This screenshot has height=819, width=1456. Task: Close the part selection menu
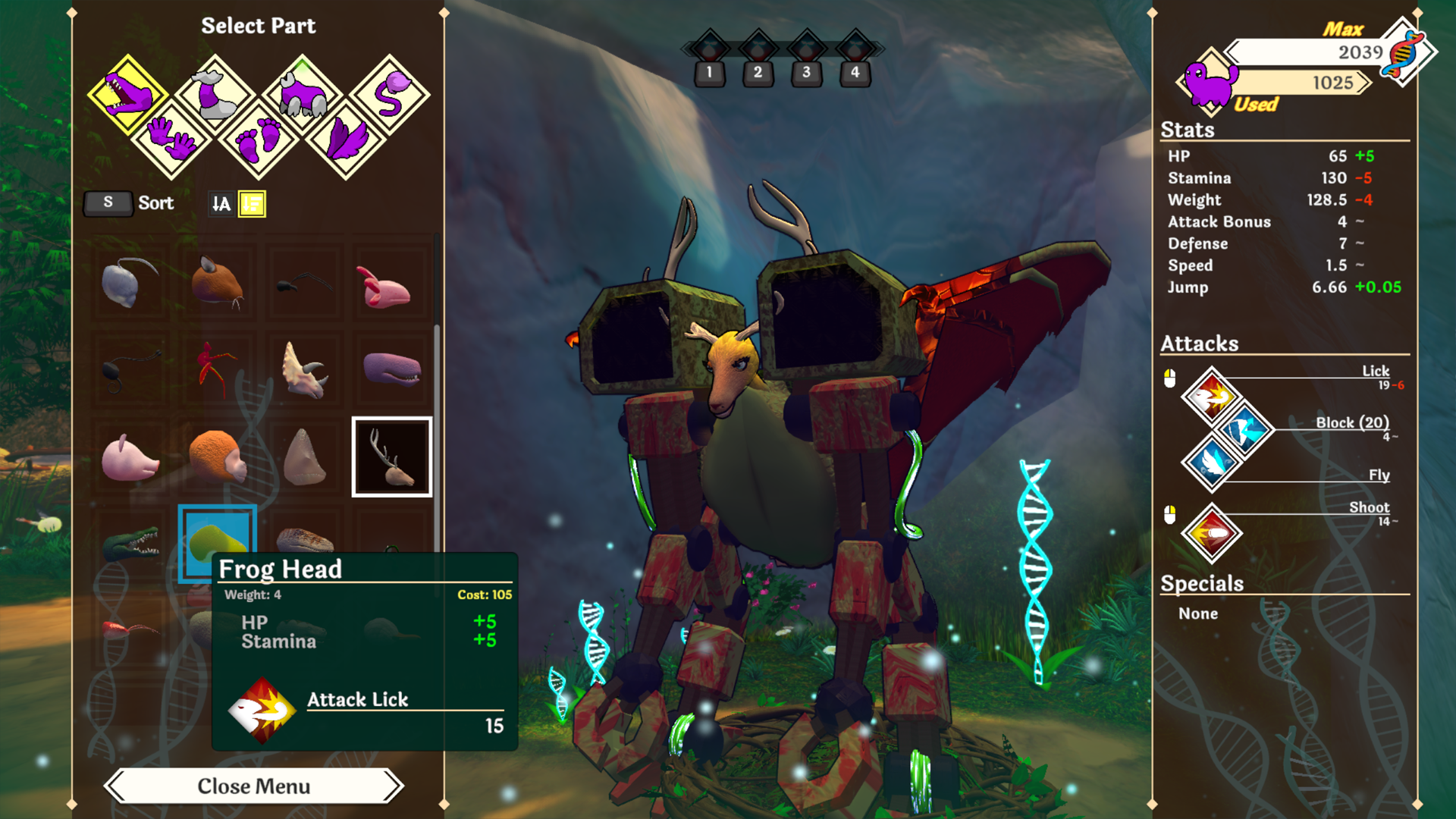pos(253,786)
